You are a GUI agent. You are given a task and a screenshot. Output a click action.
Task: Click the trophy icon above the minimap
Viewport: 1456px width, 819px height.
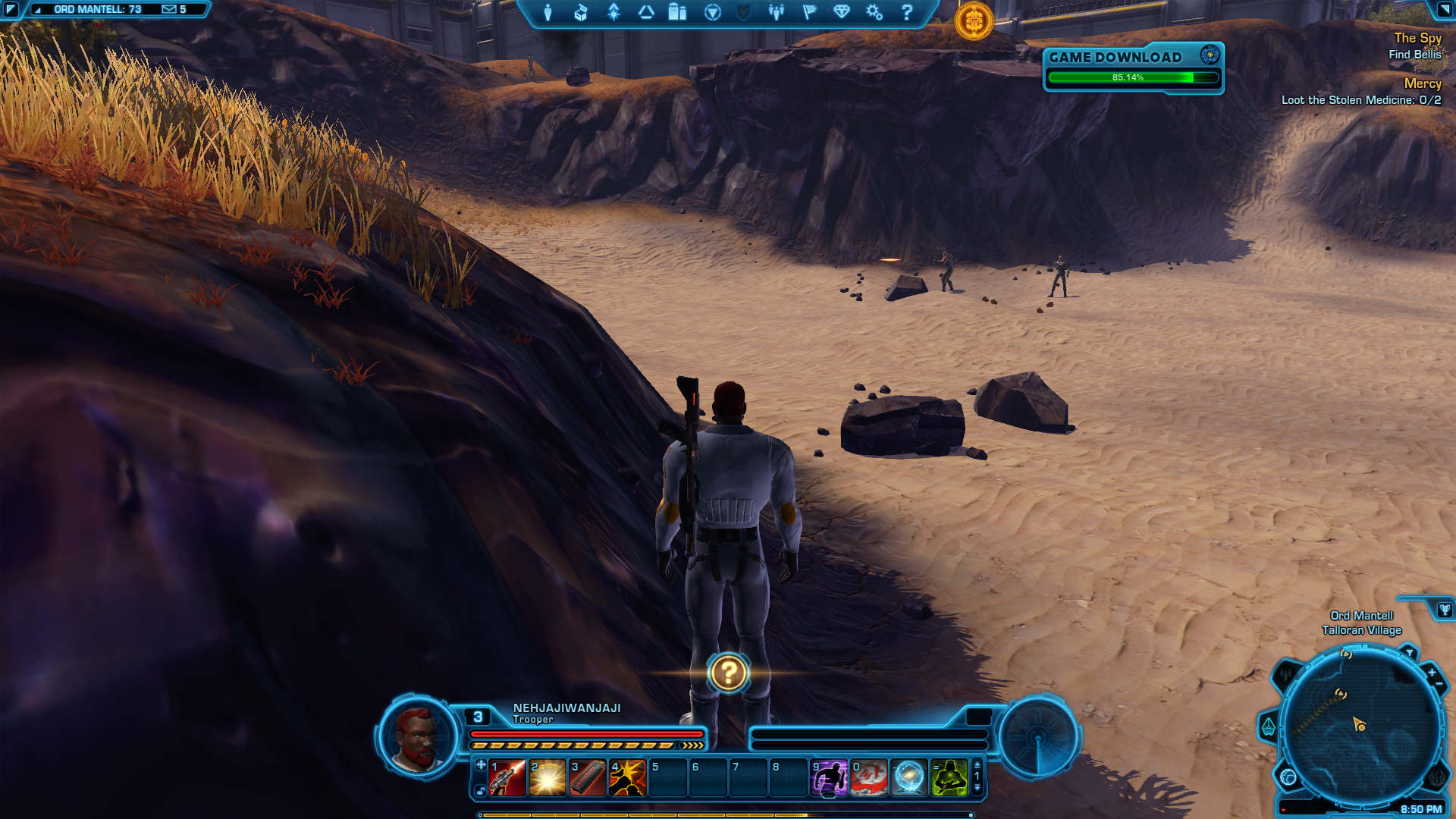pos(1444,610)
